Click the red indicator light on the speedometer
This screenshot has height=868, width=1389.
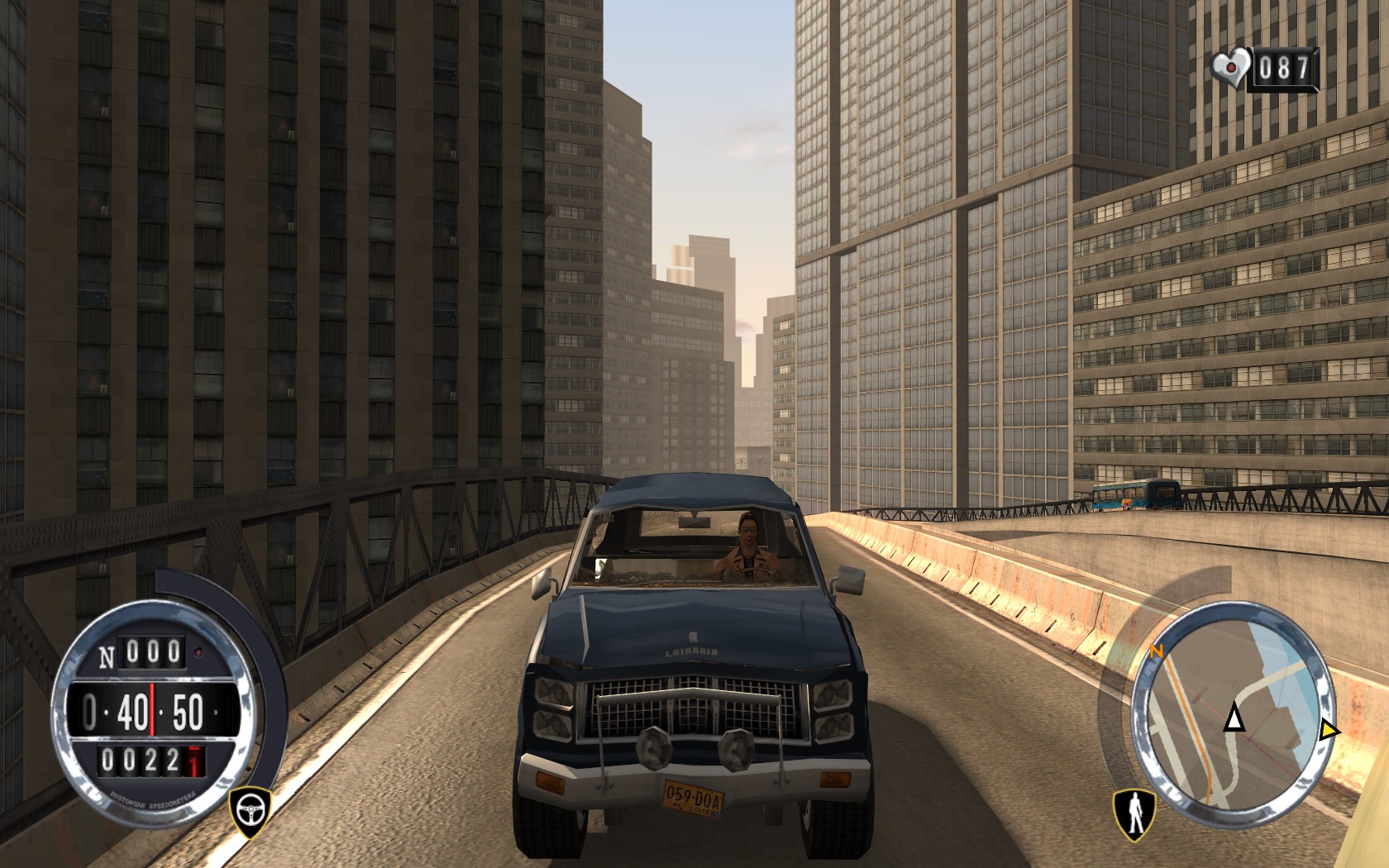(198, 651)
